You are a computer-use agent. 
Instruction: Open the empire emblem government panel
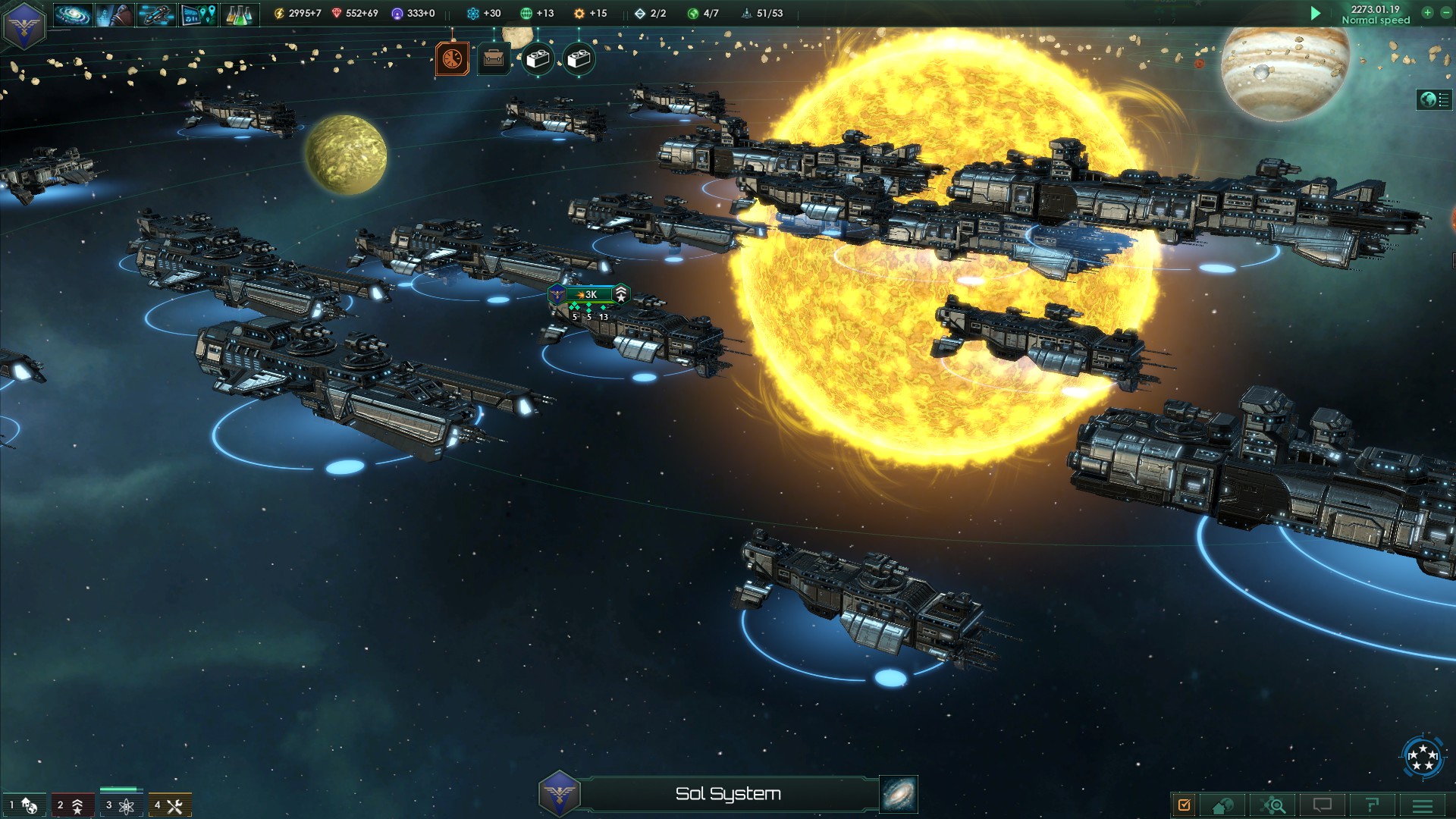tap(24, 25)
